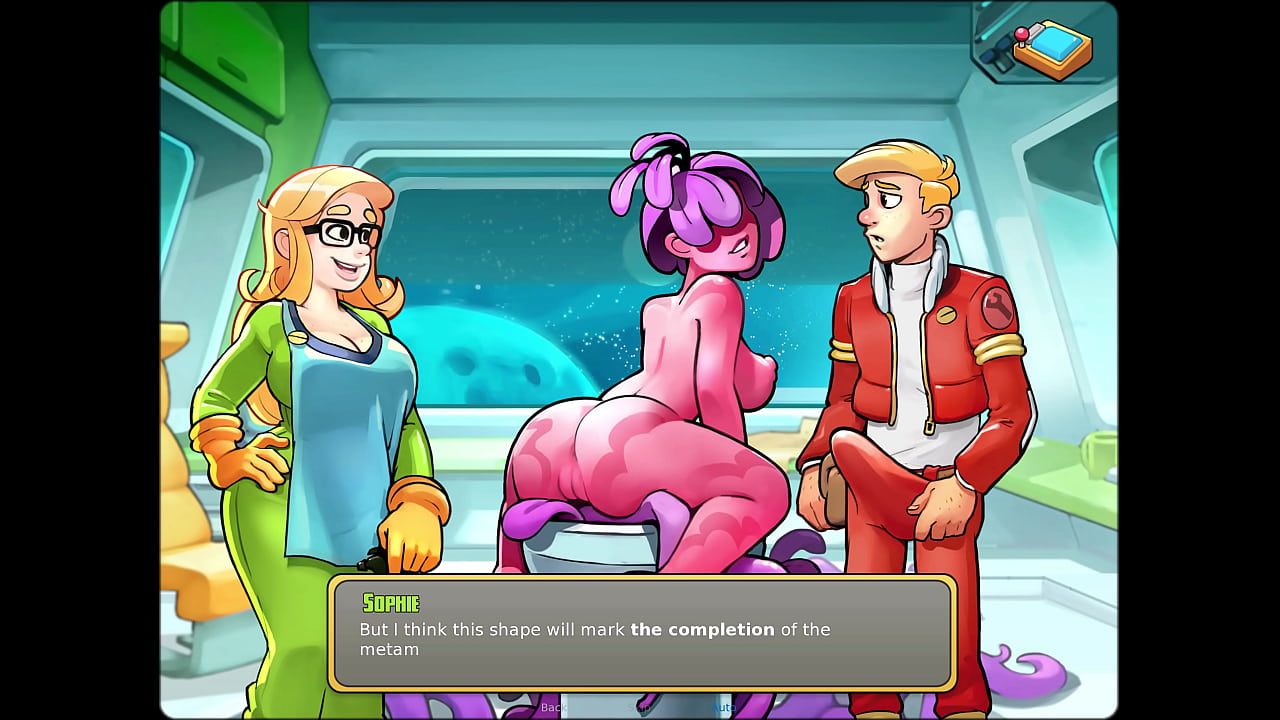The height and width of the screenshot is (720, 1280).
Task: Click Sophie's name label
Action: pos(389,604)
